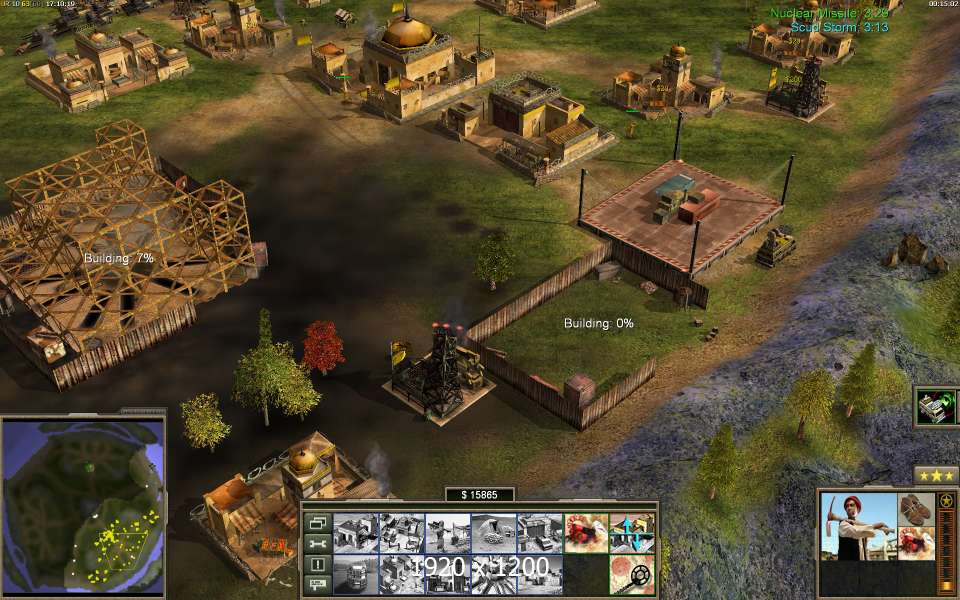The width and height of the screenshot is (960, 600).
Task: Click the blue up-down arrows building icon
Action: 631,533
